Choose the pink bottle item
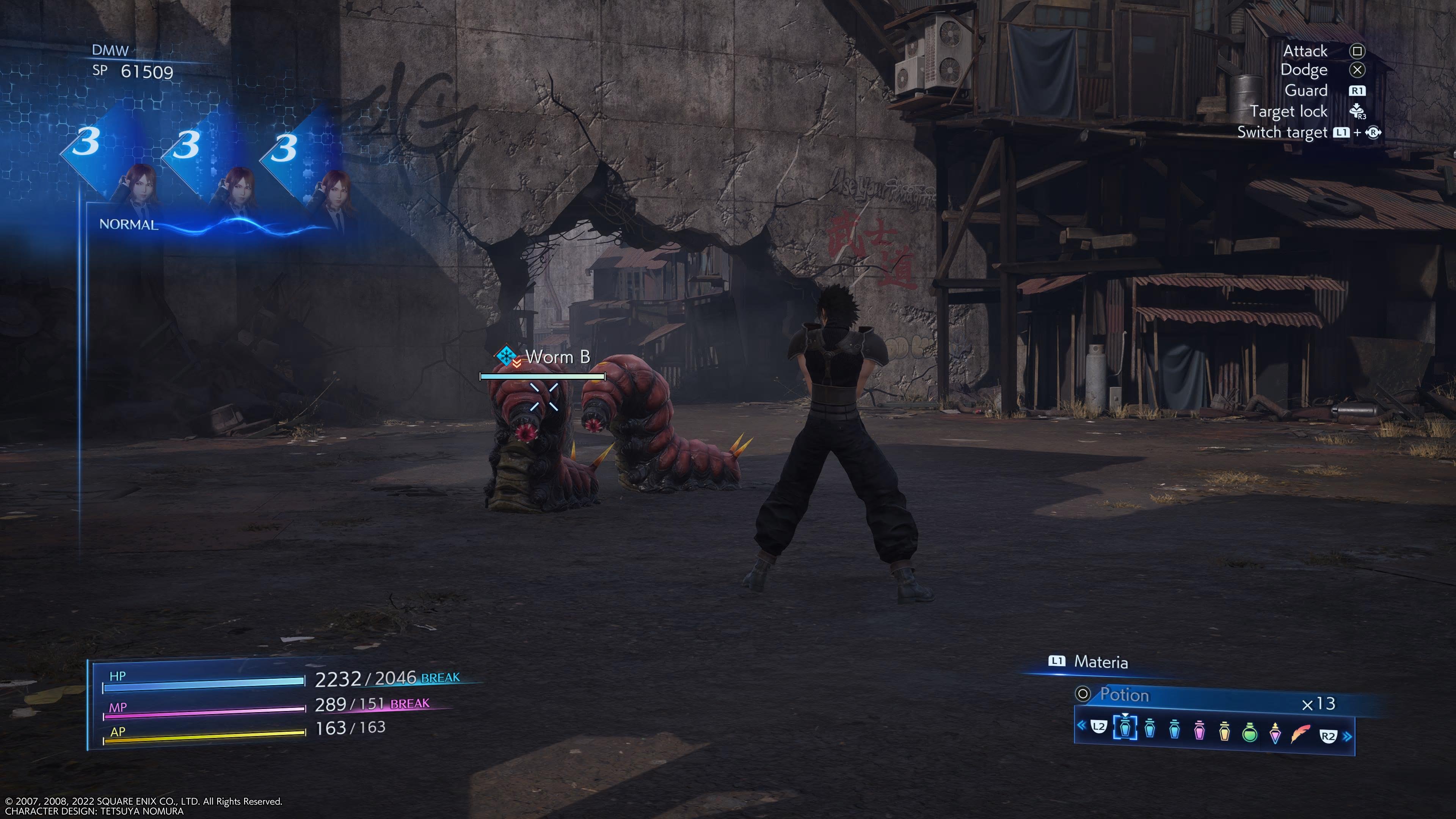Viewport: 1456px width, 819px height. click(1199, 730)
